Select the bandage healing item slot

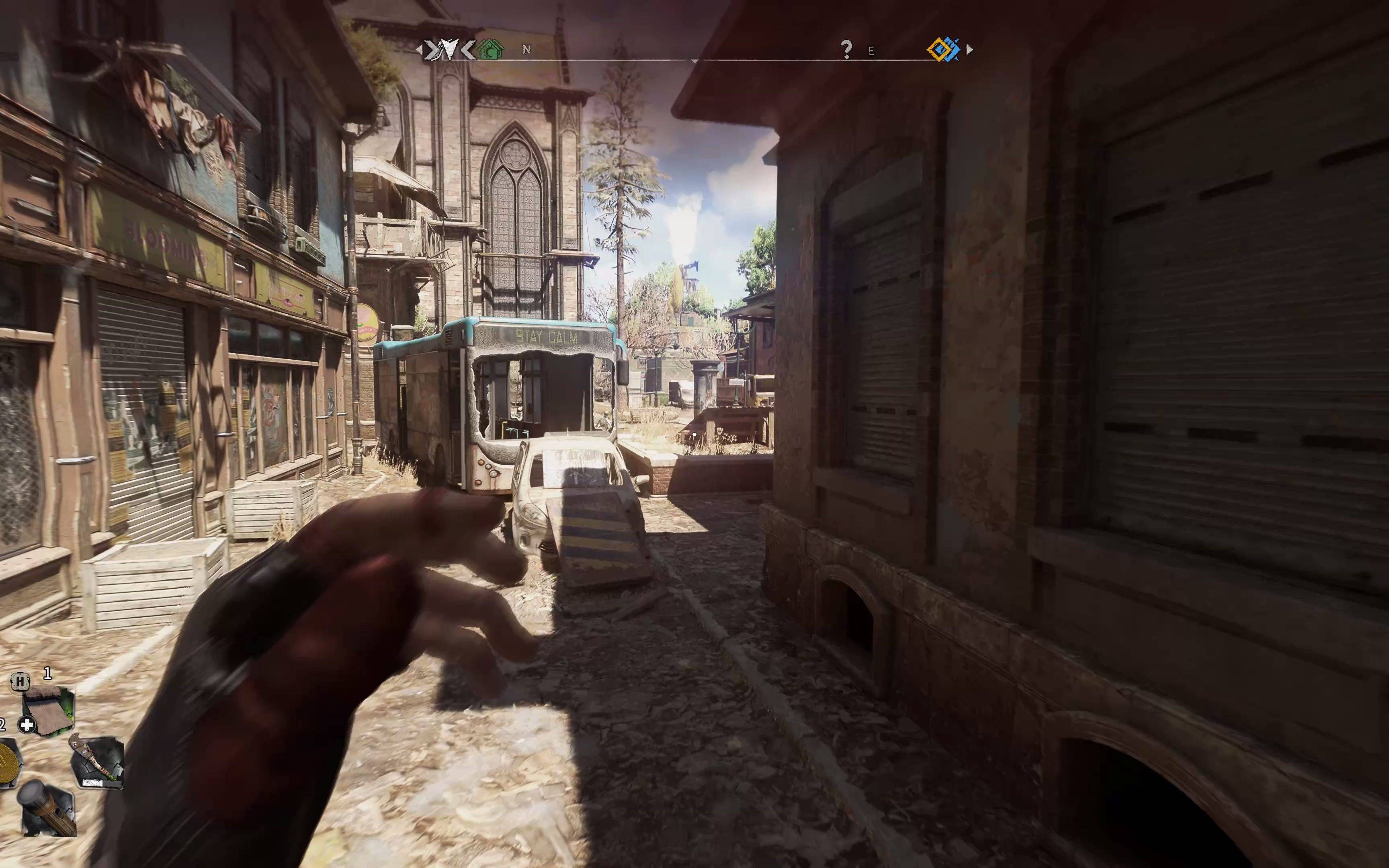48,711
